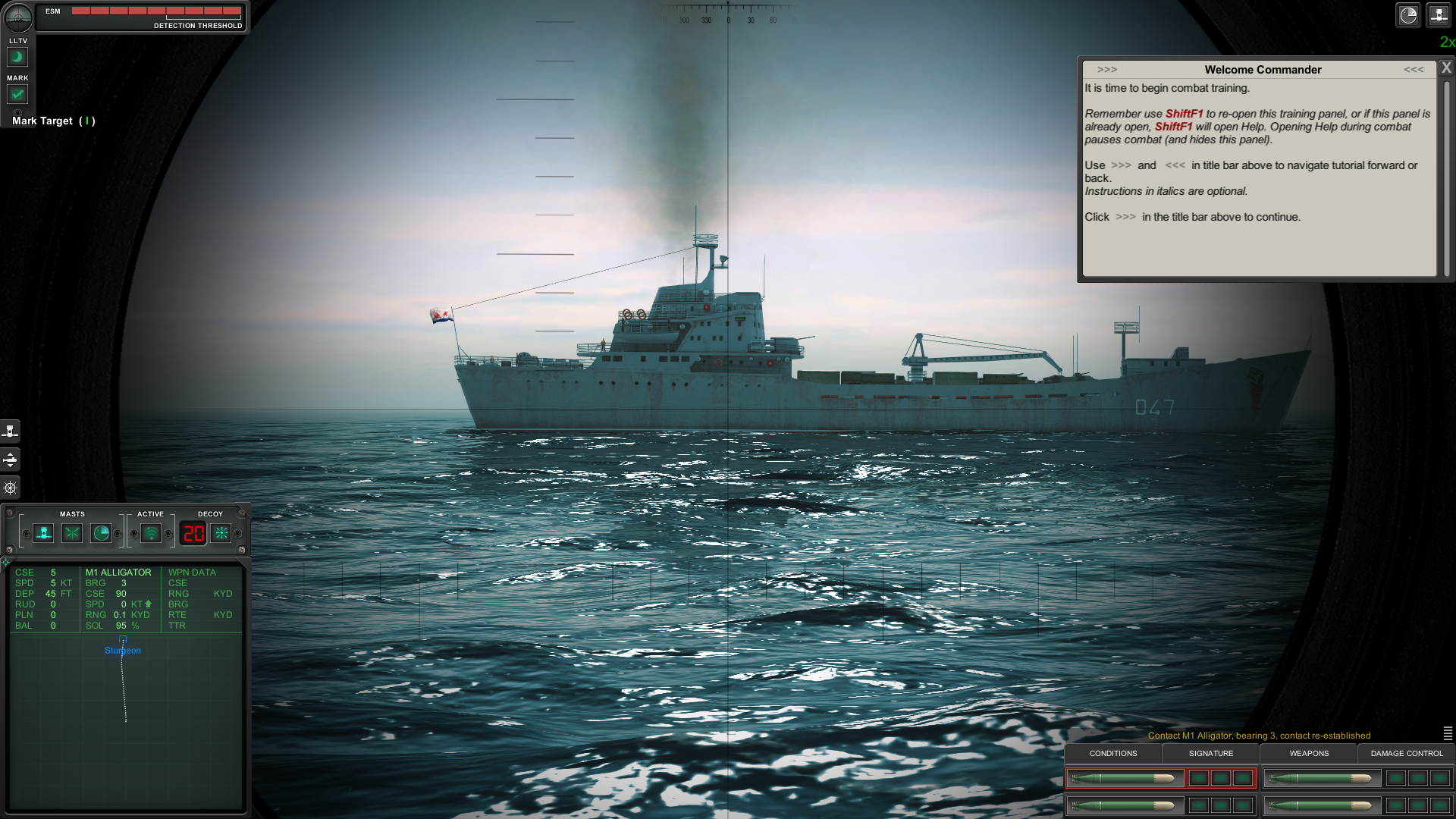This screenshot has width=1456, height=819.
Task: Toggle the radar mast button in Masts panel
Action: (101, 534)
